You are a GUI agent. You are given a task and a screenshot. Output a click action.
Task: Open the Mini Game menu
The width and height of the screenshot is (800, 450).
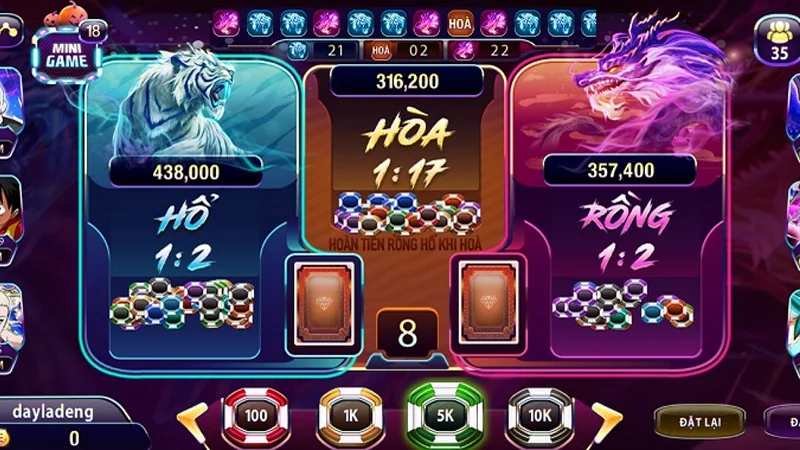[68, 52]
